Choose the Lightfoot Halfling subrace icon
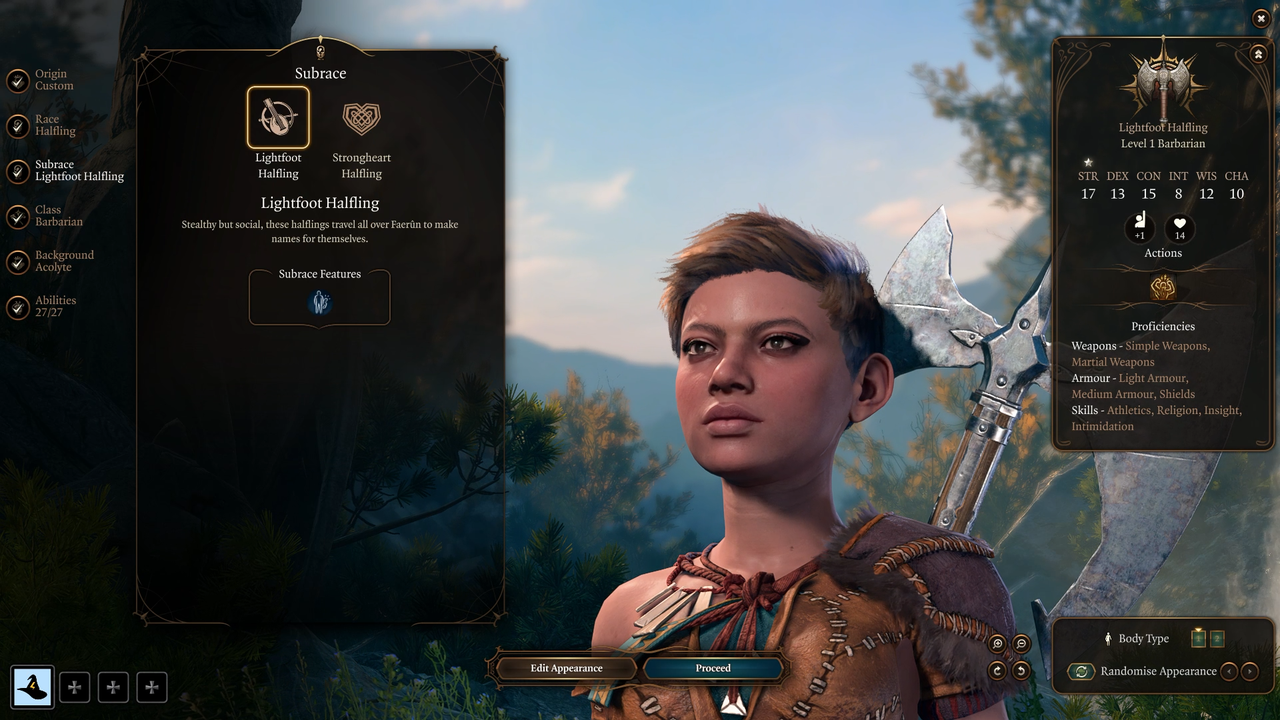The image size is (1280, 720). pos(278,118)
